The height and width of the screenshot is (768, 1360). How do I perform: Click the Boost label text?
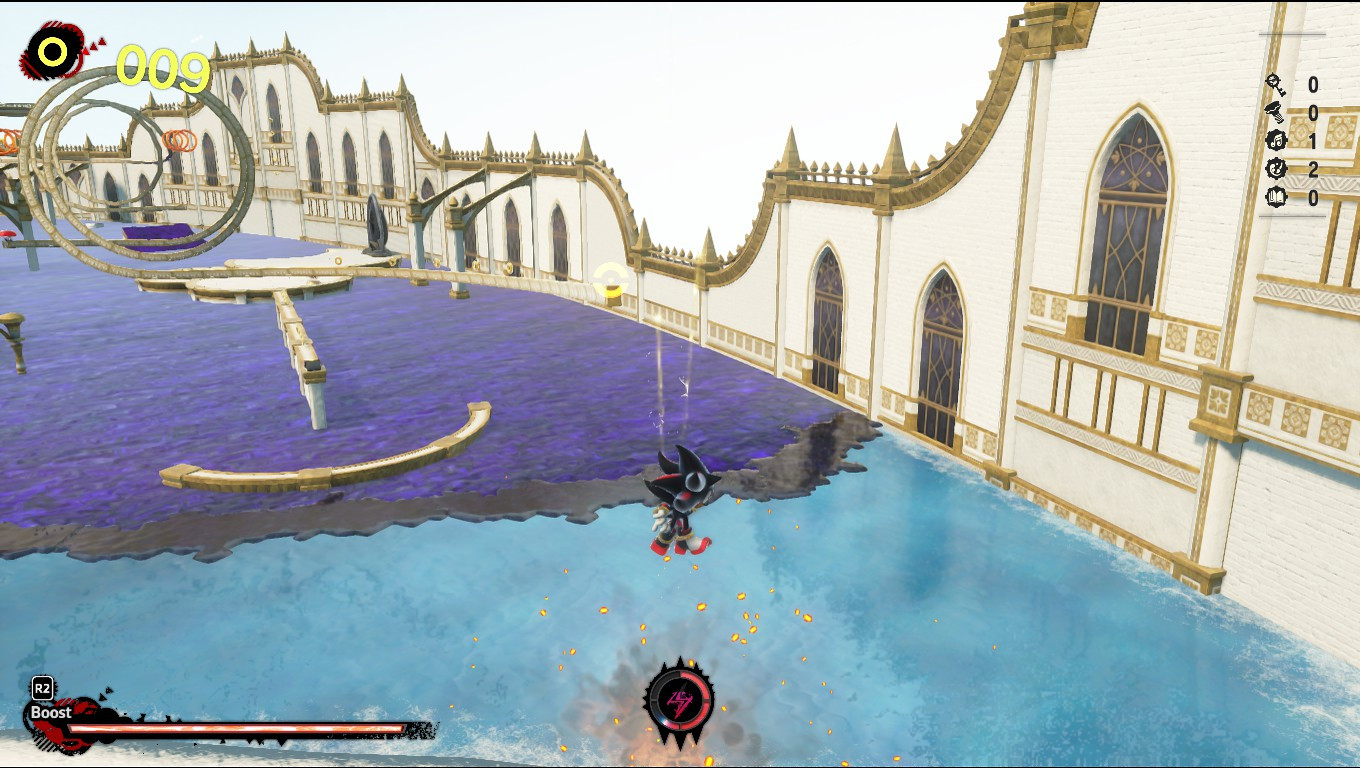(48, 714)
